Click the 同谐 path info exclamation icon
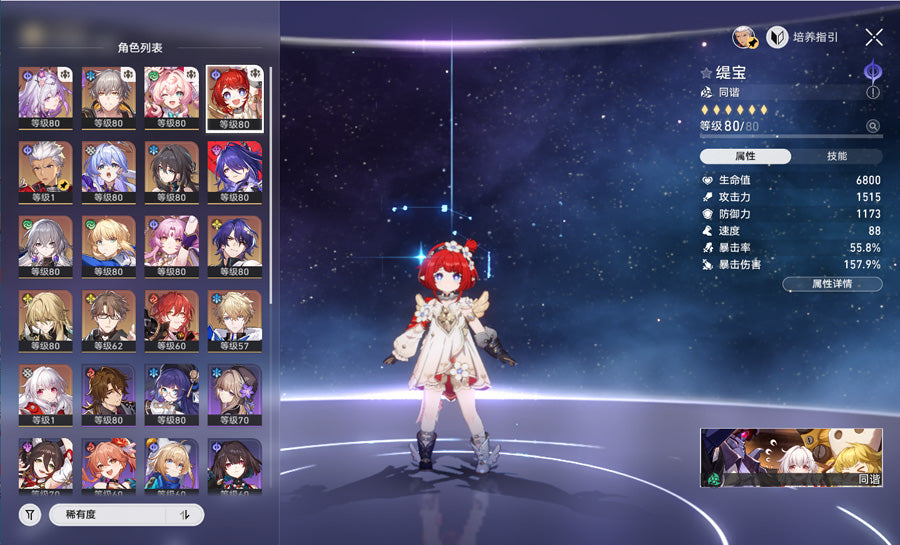The height and width of the screenshot is (545, 900). [x=873, y=92]
